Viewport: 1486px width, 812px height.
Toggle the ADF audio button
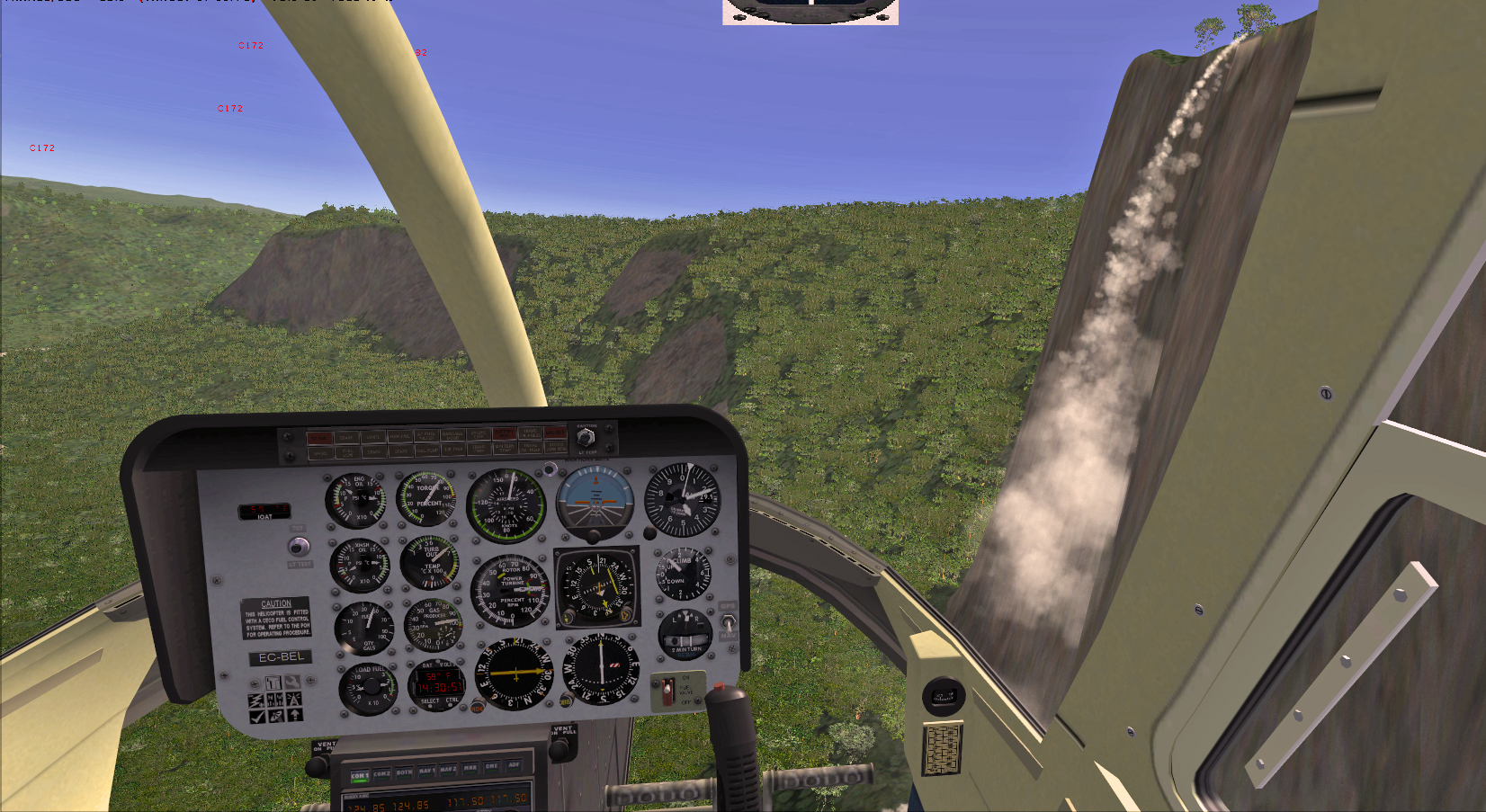click(x=514, y=766)
